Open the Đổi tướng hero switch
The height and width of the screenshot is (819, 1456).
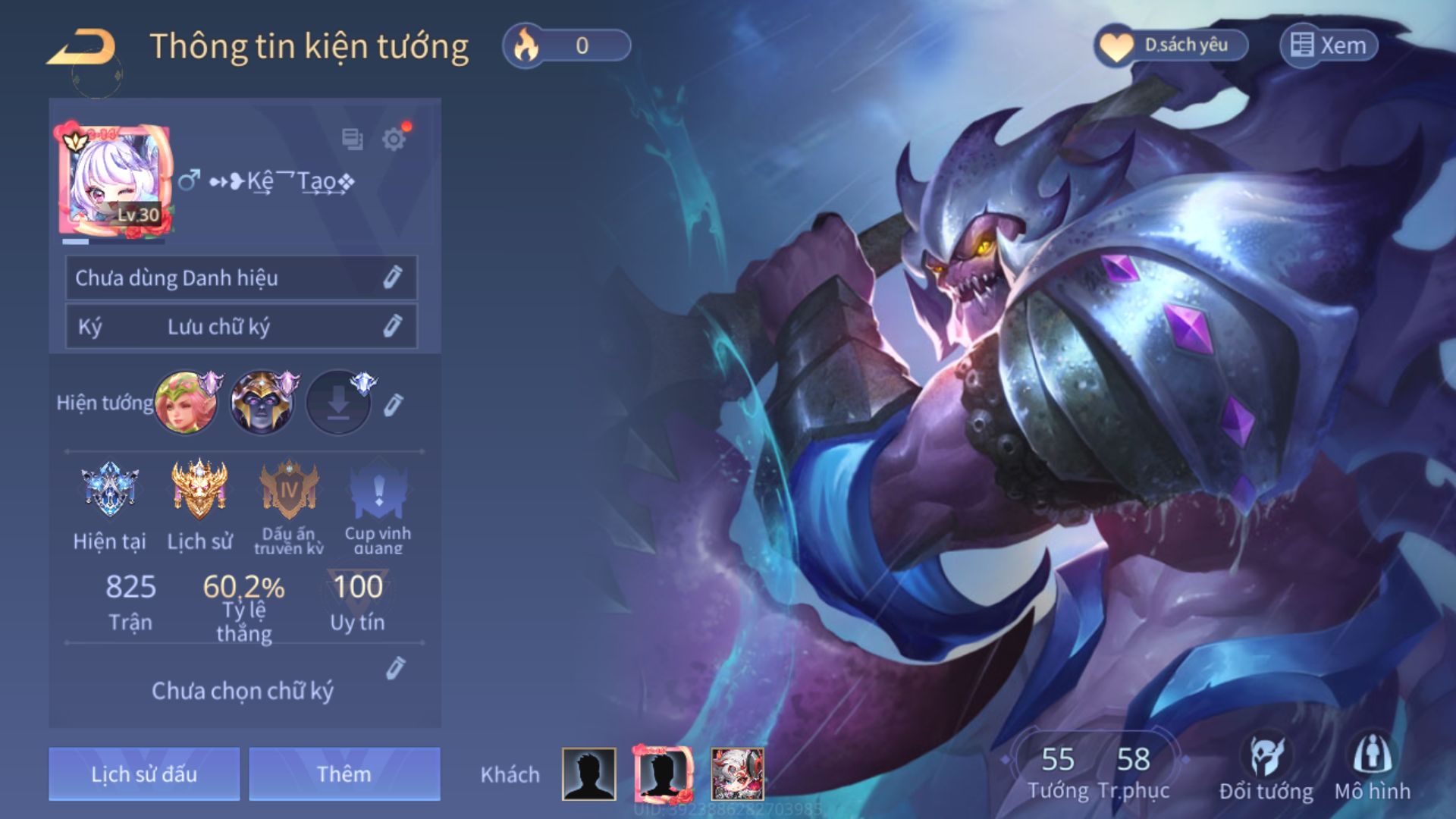tap(1266, 766)
